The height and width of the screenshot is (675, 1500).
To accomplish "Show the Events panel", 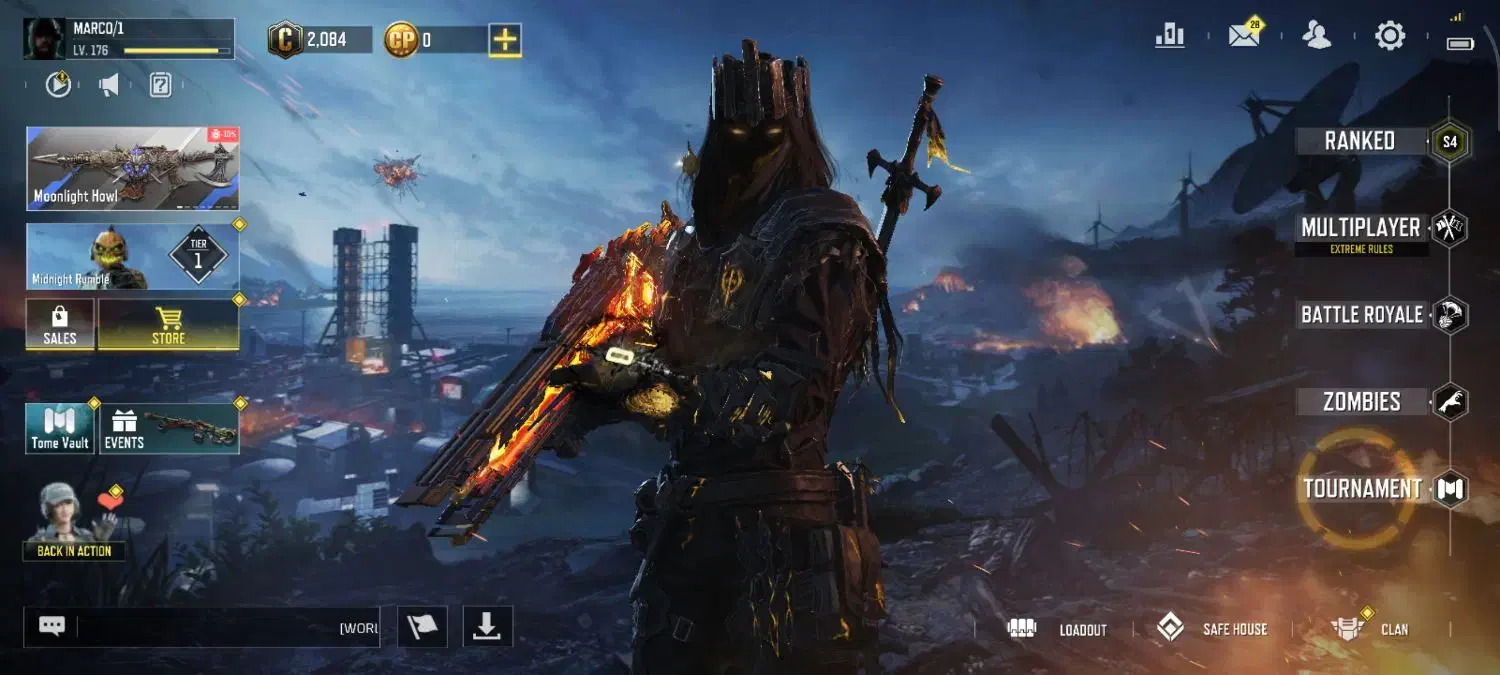I will point(169,429).
